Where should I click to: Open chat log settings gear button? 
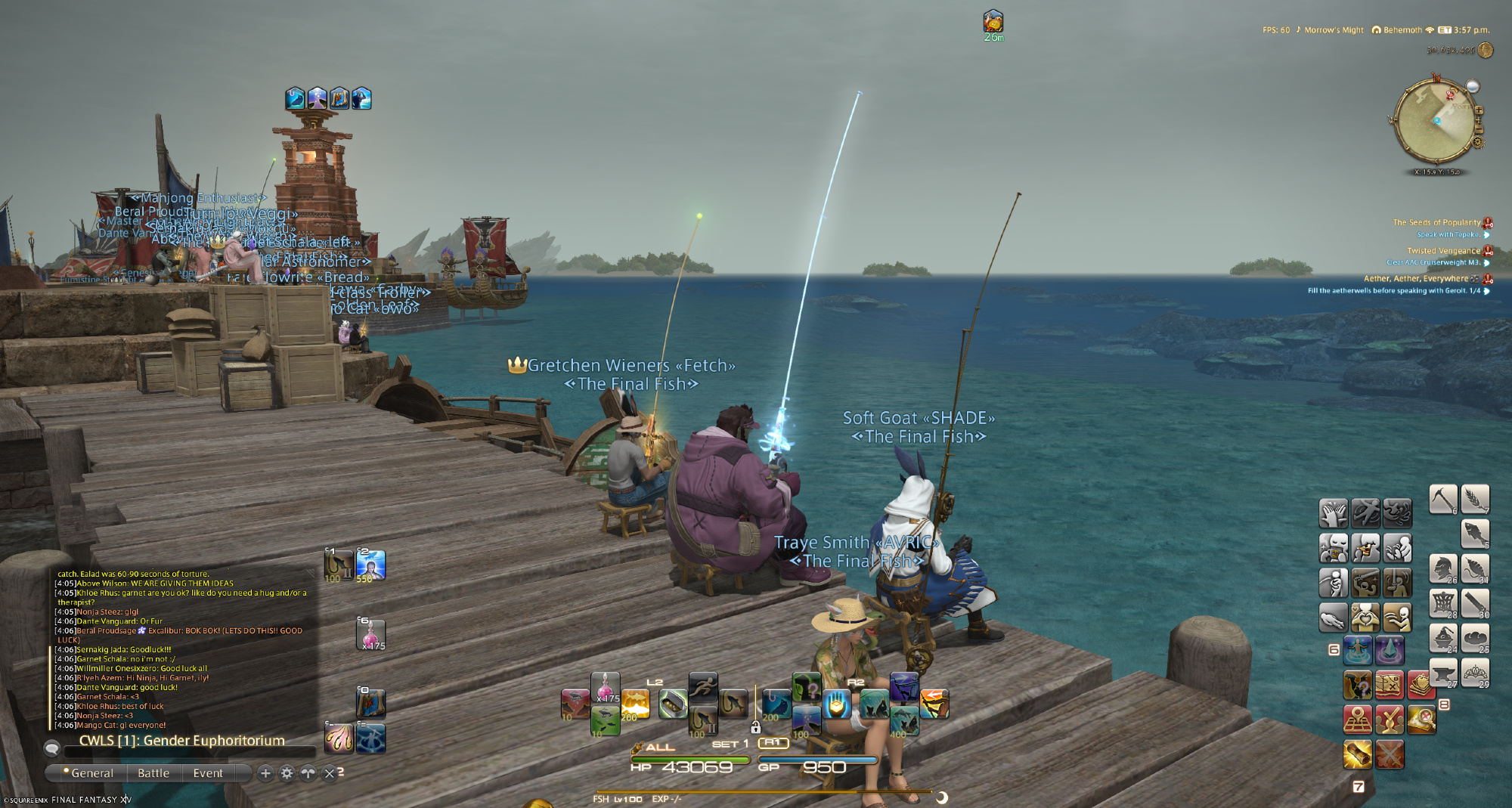tap(287, 773)
